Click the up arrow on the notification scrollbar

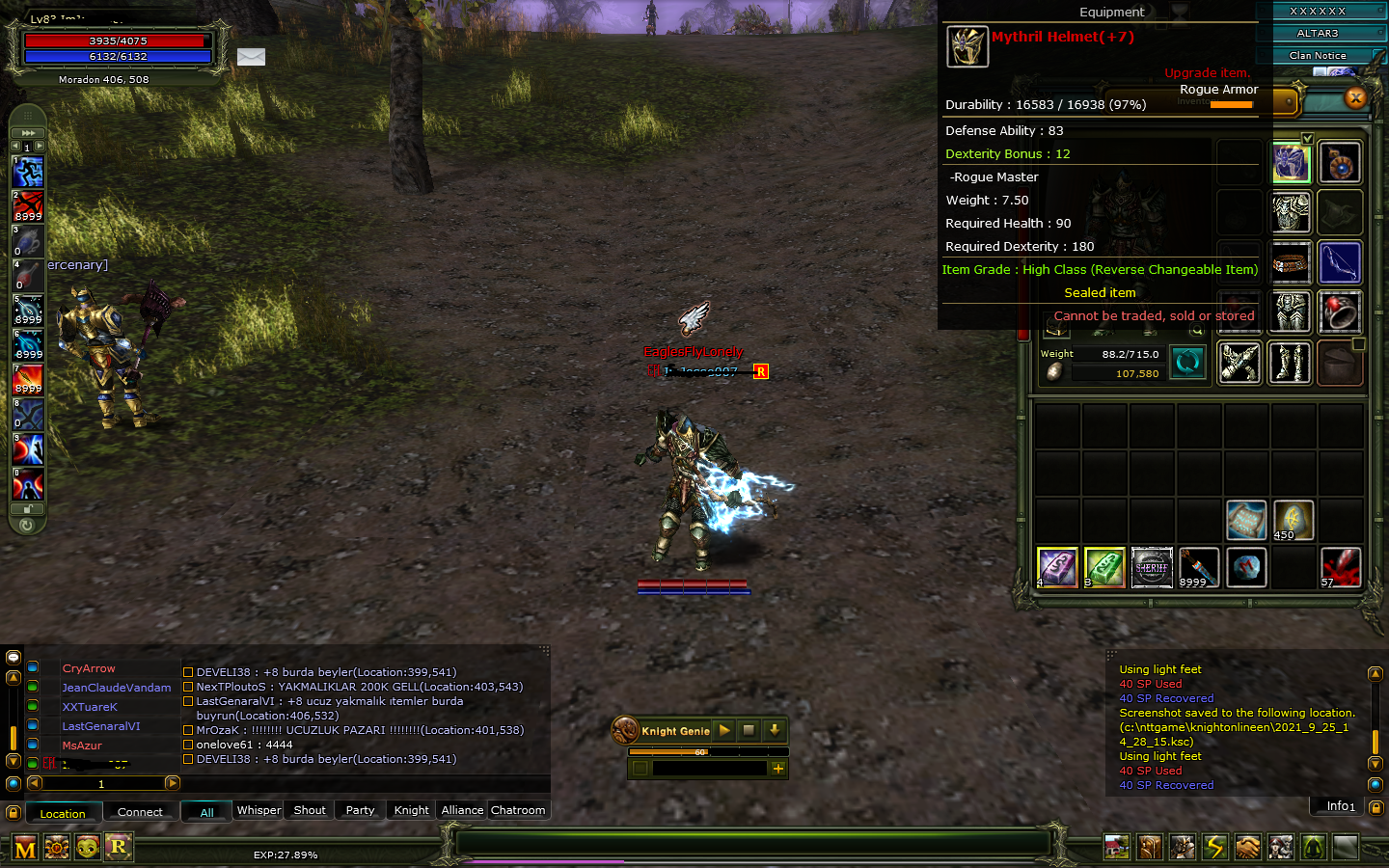click(1375, 674)
